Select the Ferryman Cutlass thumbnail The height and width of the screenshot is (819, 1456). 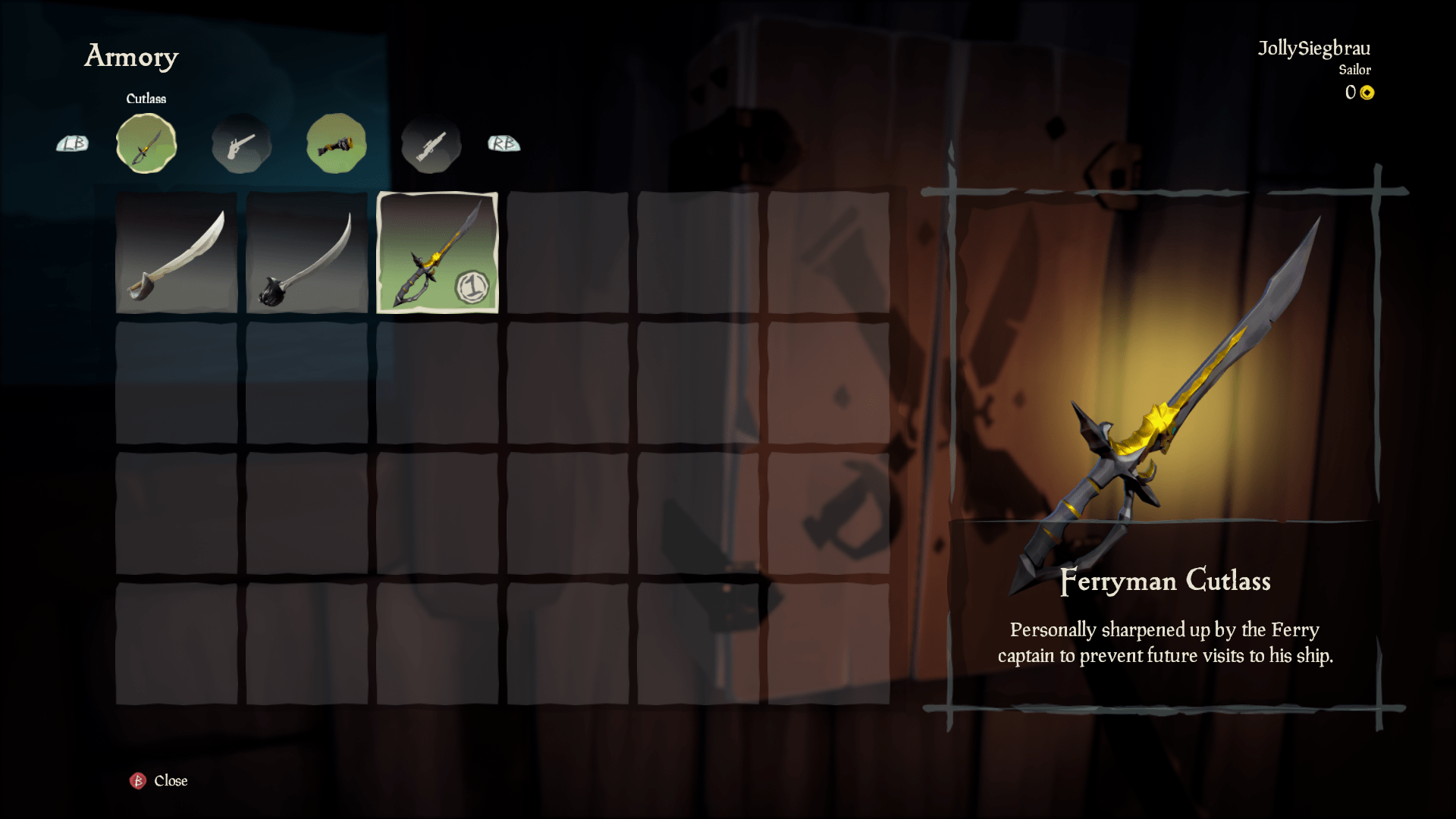437,255
